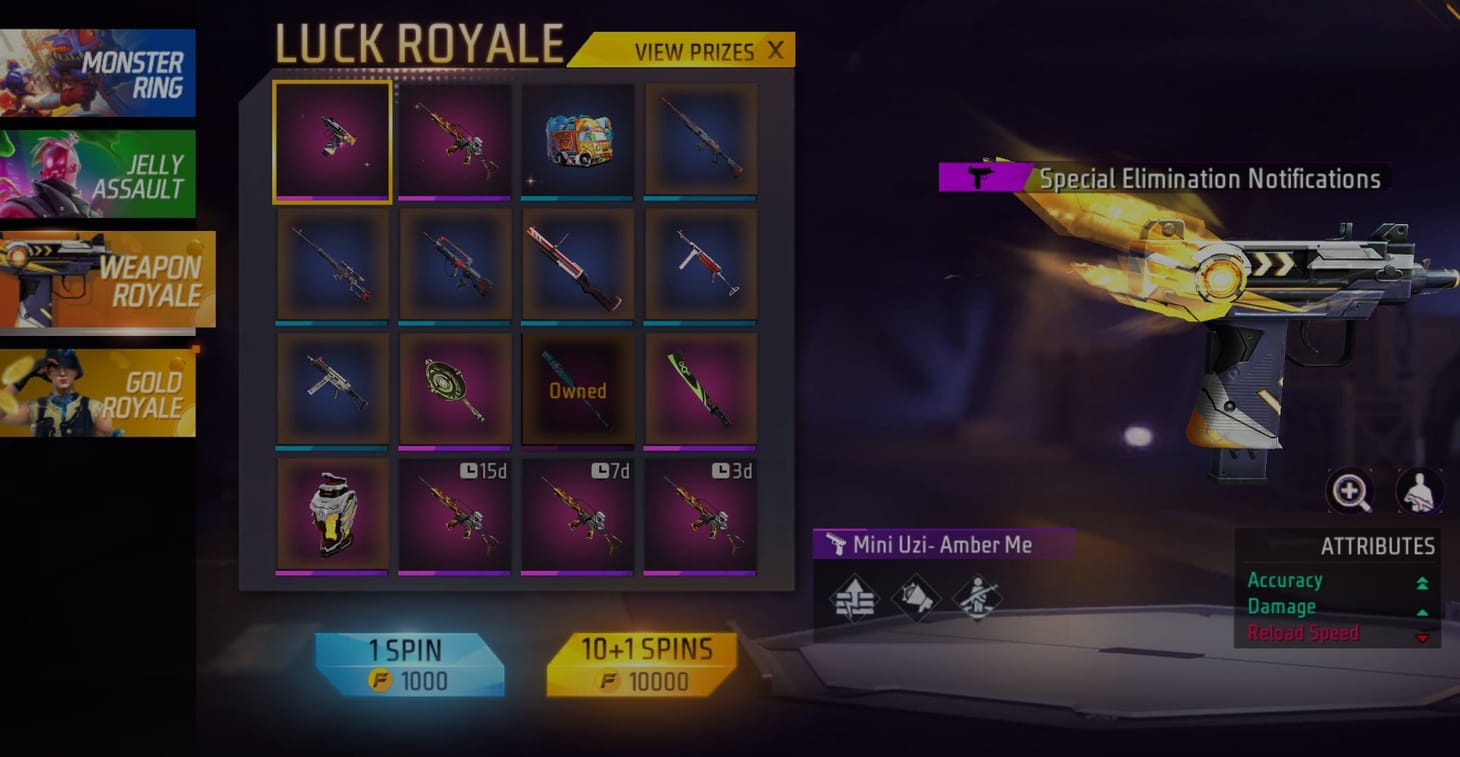Select the highlighted Mini Uzi prize thumbnail
The image size is (1460, 757).
click(x=332, y=140)
